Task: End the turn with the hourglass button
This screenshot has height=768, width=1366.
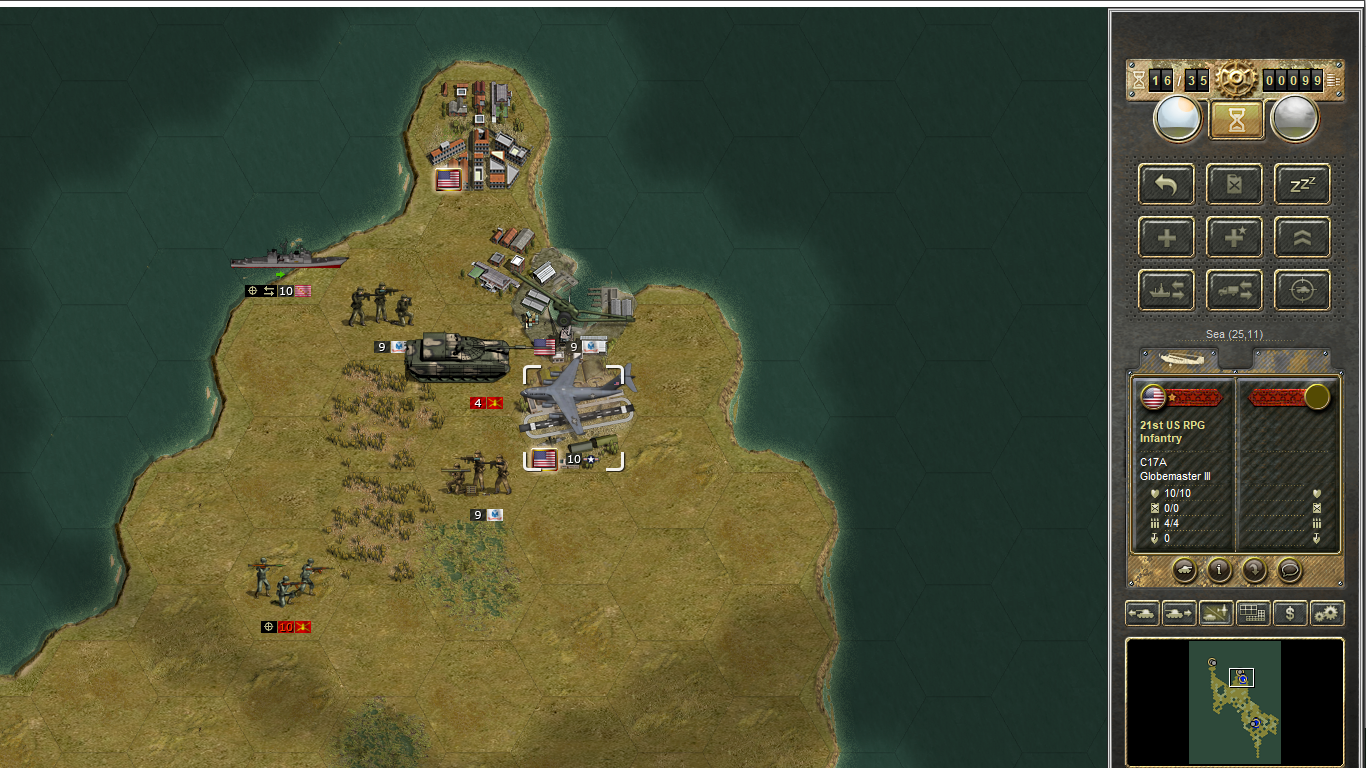Action: point(1235,120)
